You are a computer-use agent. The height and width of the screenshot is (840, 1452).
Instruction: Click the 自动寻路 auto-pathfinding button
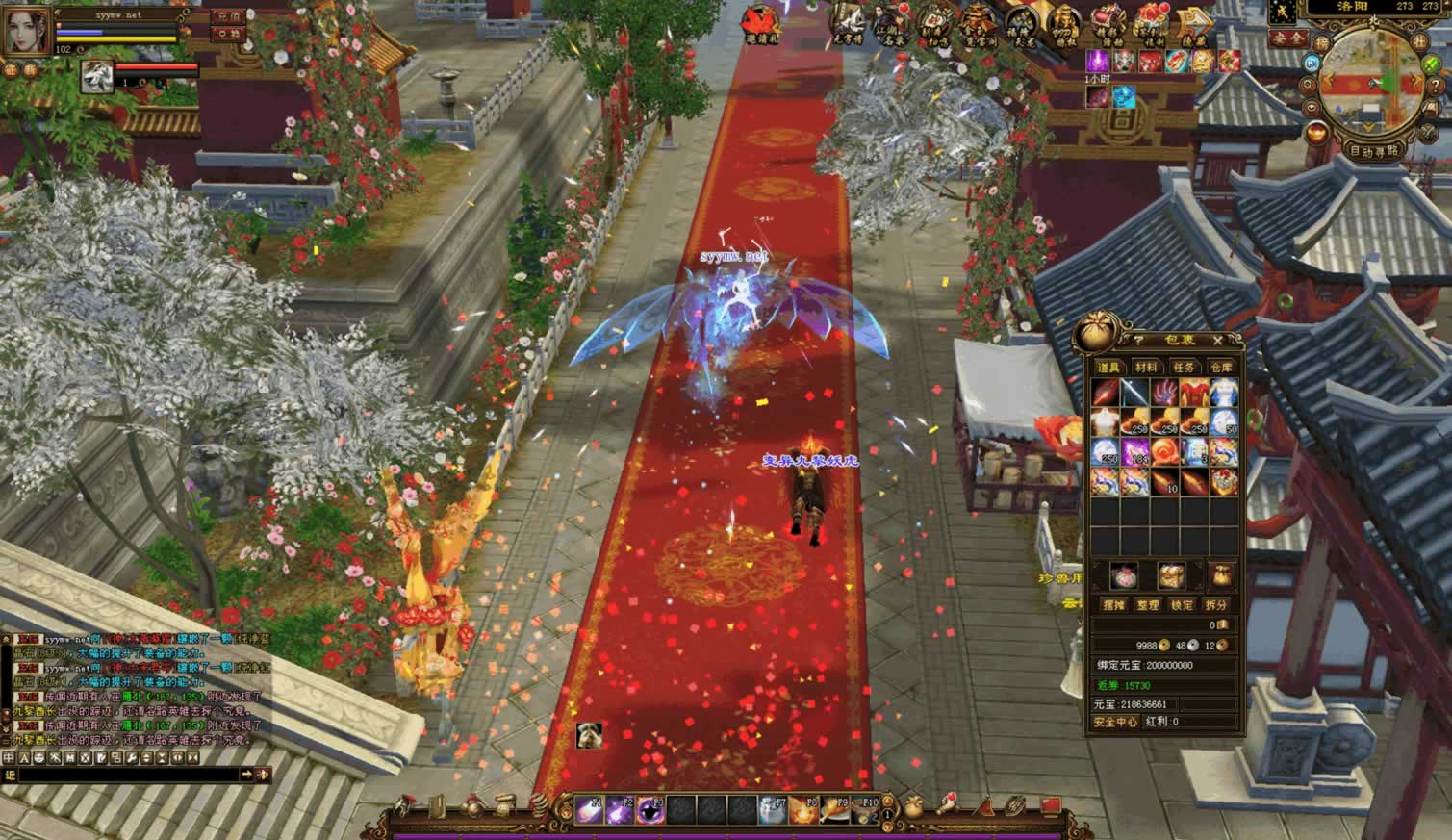(1373, 151)
